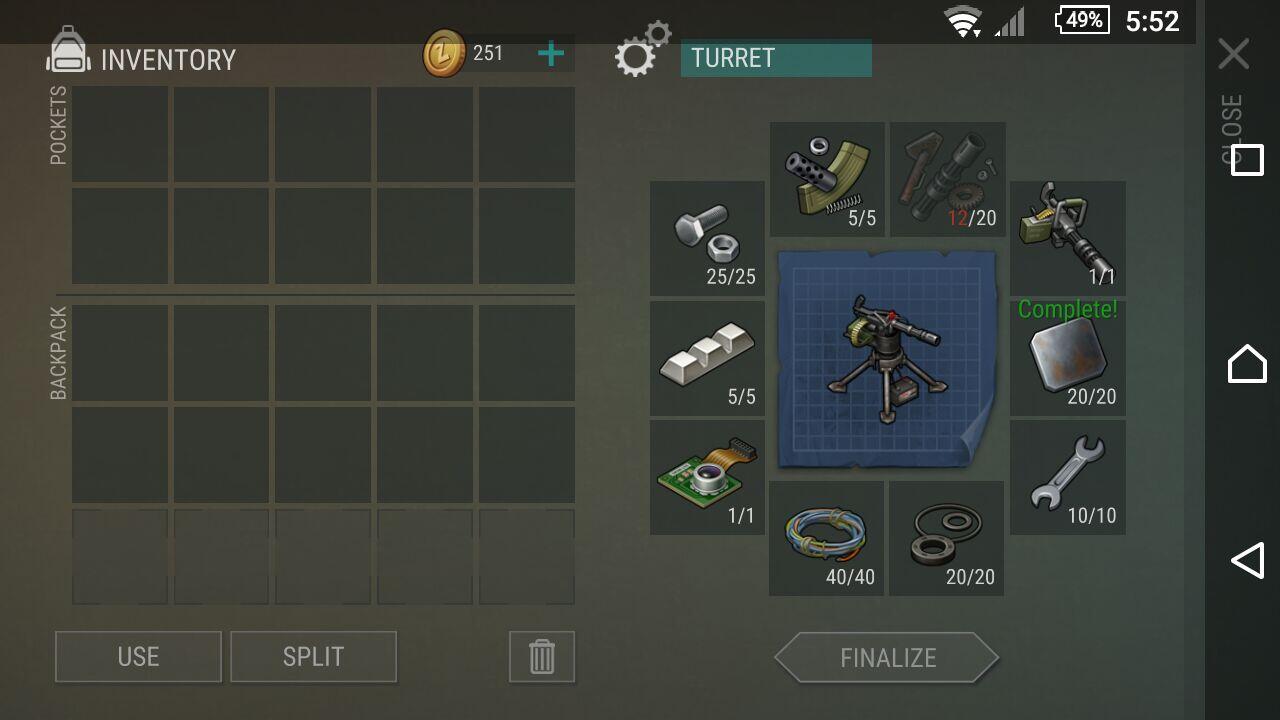Click the FINALIZE turret button
The width and height of the screenshot is (1280, 720).
pyautogui.click(x=887, y=658)
